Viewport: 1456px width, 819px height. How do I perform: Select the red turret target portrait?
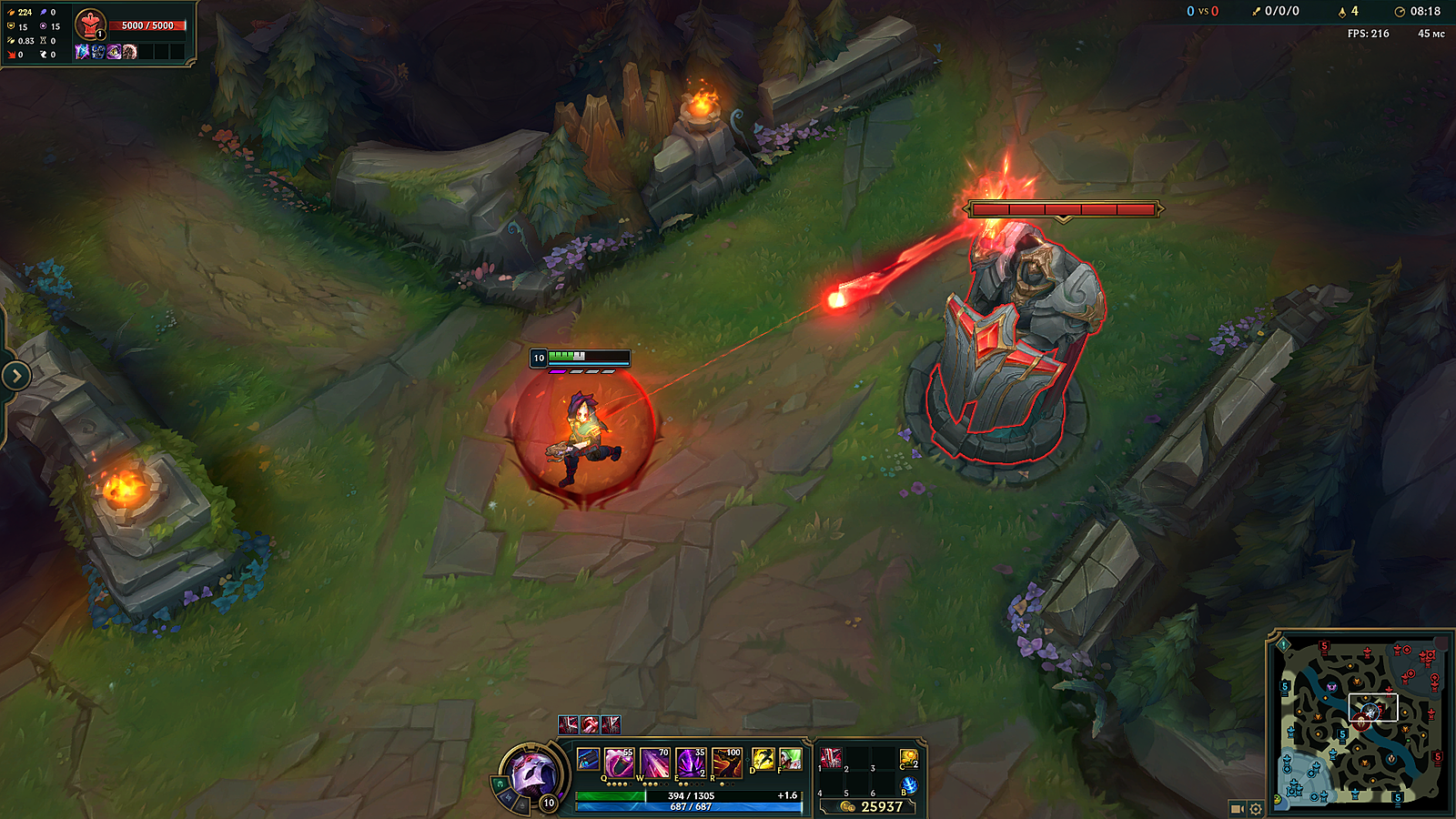(89, 25)
